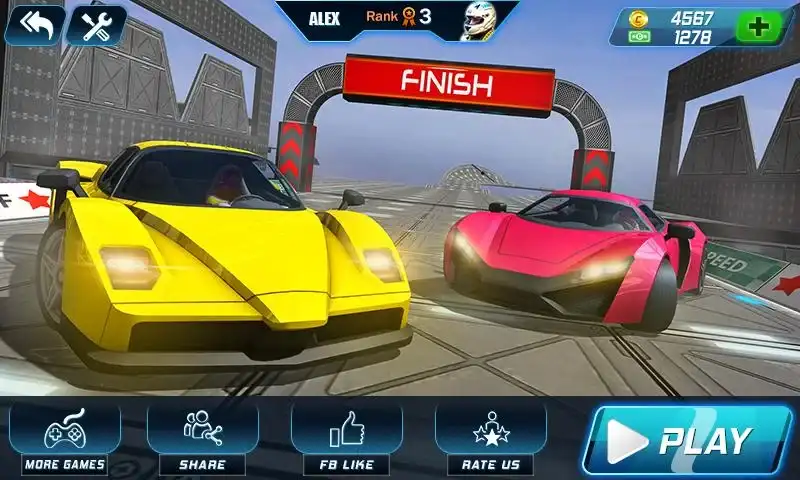
Task: Go back using the arrow button
Action: 34,25
